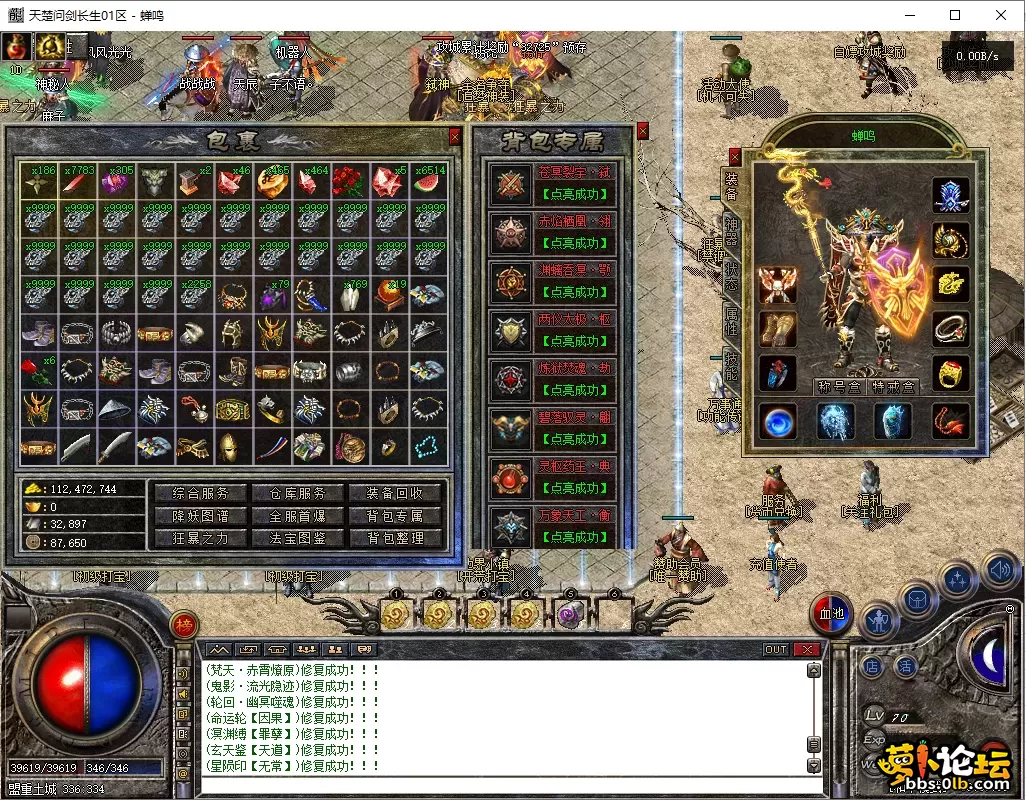Viewport: 1026px width, 800px height.
Task: Switch to the 属性 attributes tab
Action: point(731,320)
